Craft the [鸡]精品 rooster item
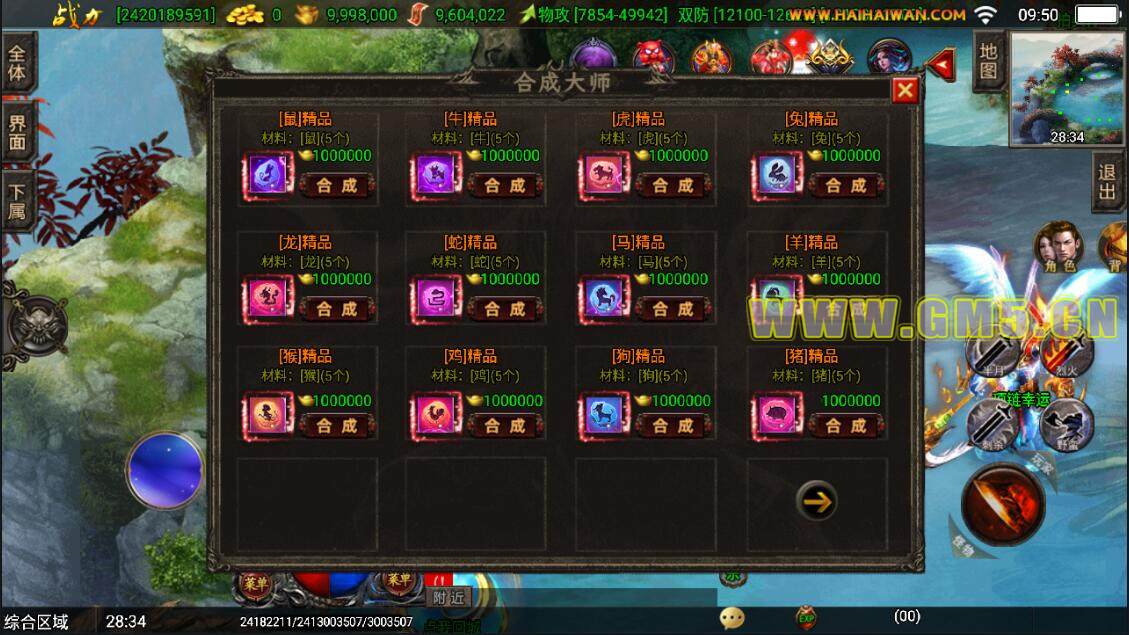Viewport: 1129px width, 635px height. pos(505,426)
